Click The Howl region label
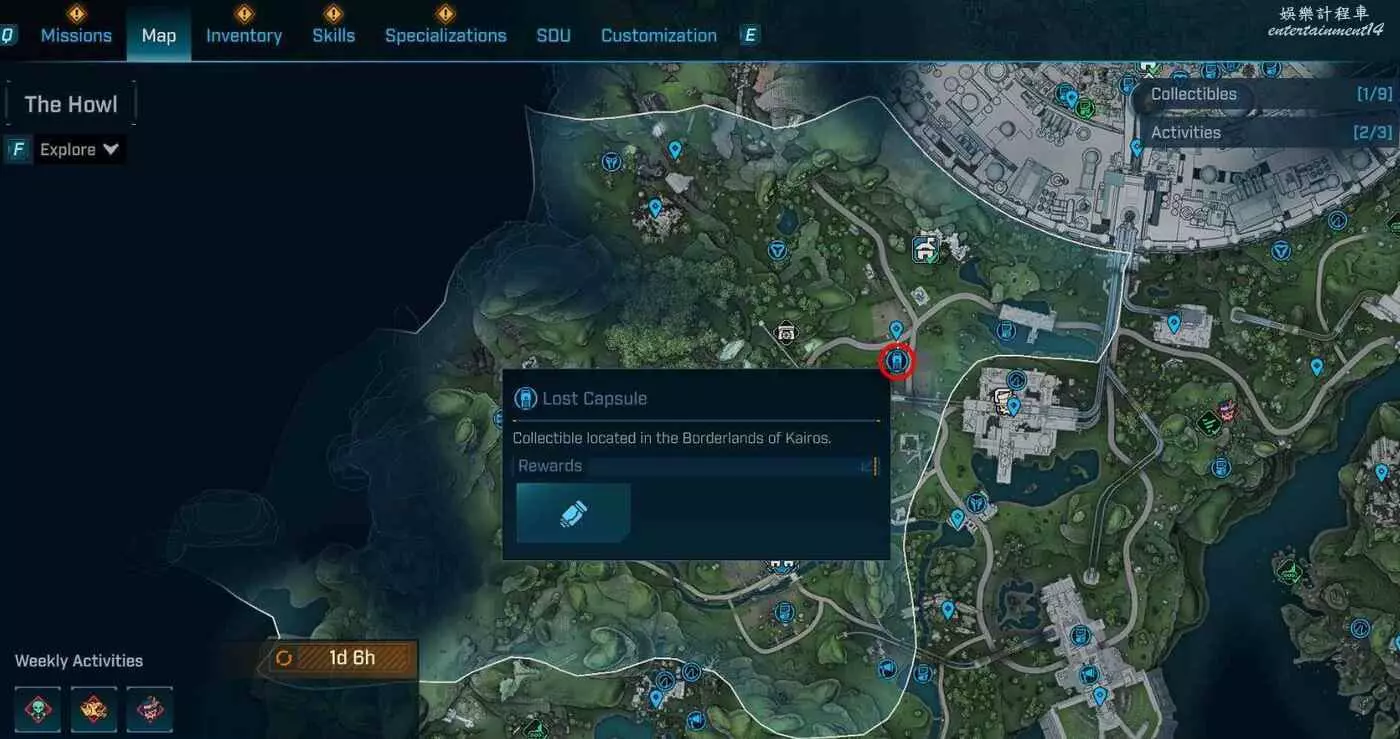 pyautogui.click(x=71, y=104)
